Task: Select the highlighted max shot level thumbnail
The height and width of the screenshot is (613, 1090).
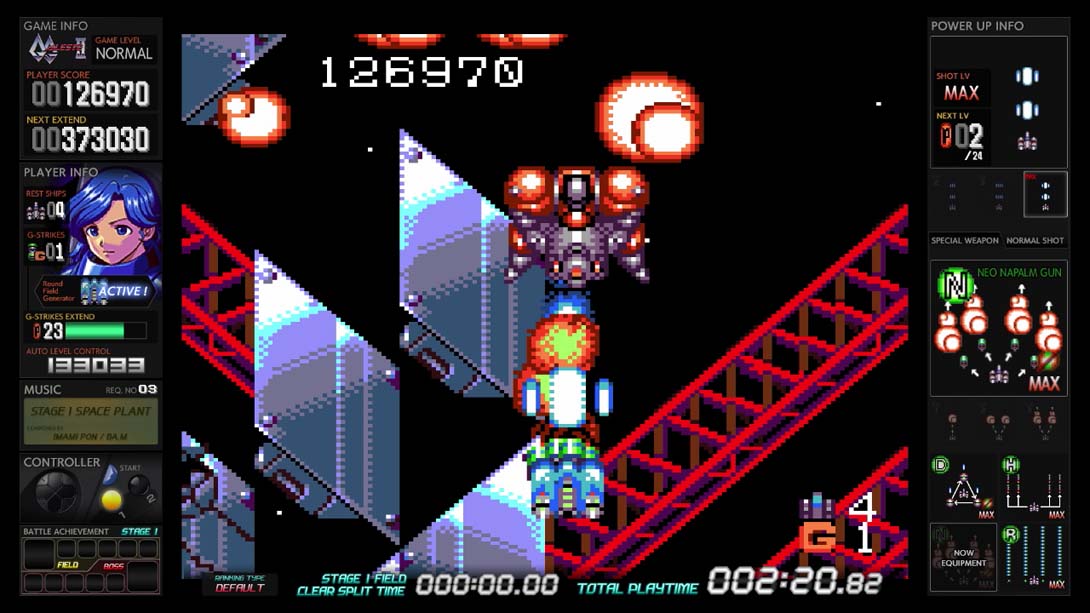Action: 1045,192
